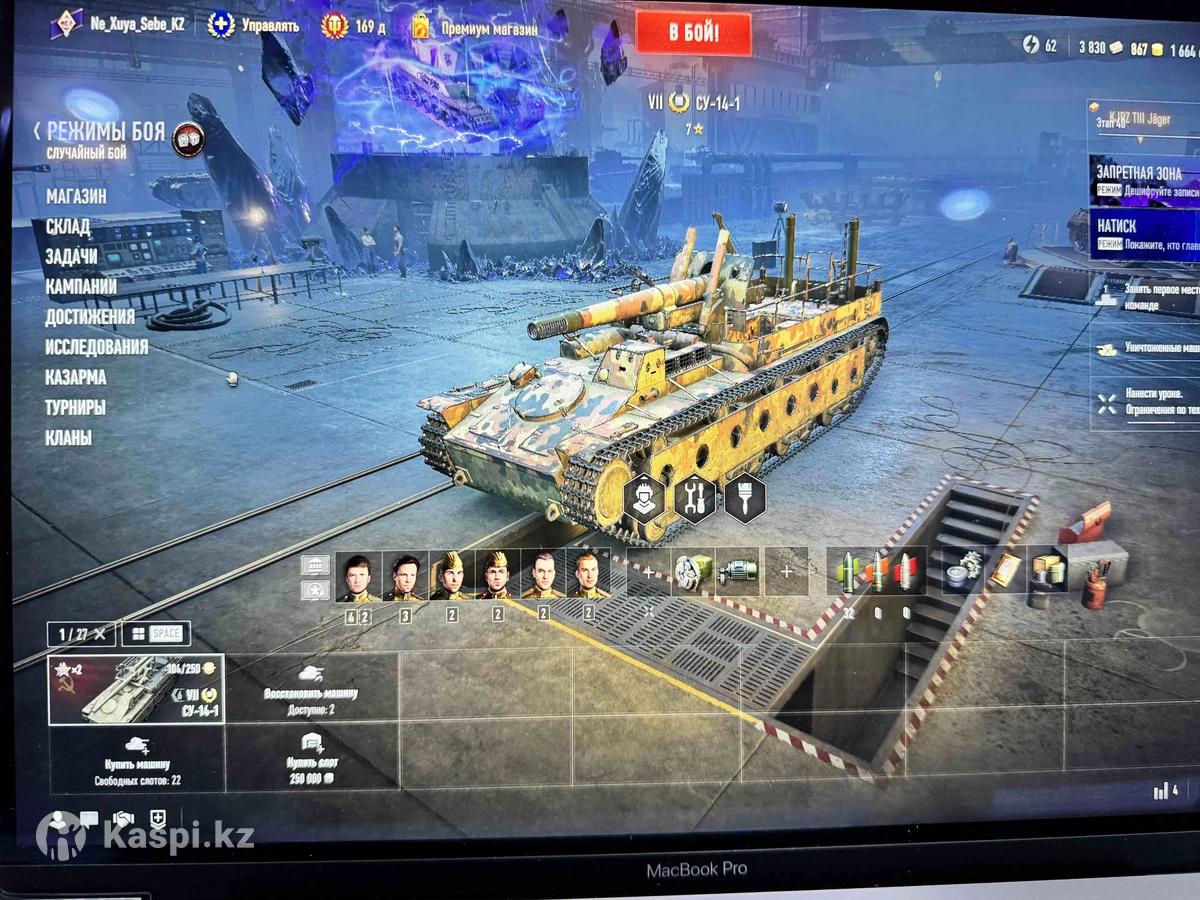
Task: Start battle with the В БОЙ! button
Action: 693,34
